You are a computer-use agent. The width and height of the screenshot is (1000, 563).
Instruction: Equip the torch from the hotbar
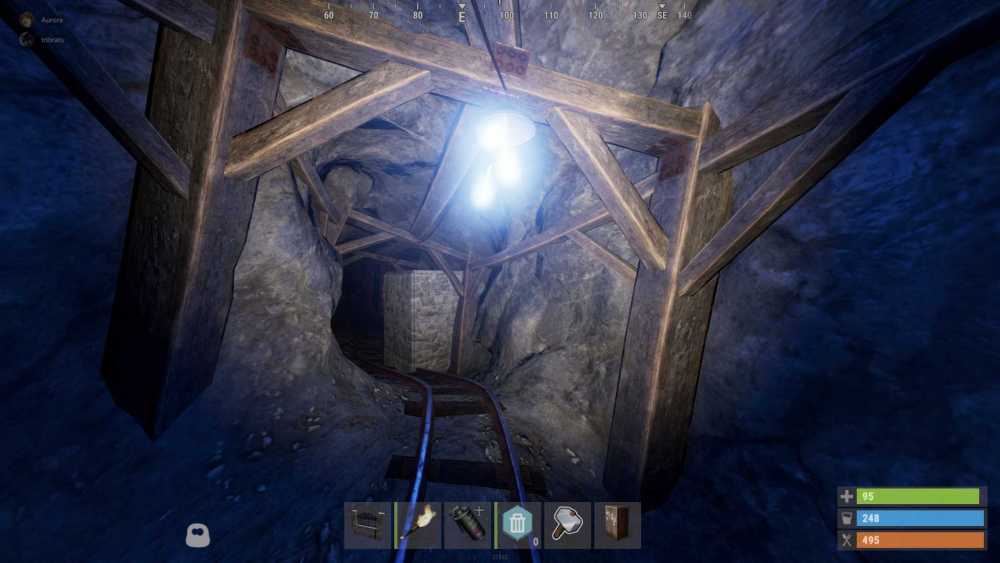click(x=418, y=525)
